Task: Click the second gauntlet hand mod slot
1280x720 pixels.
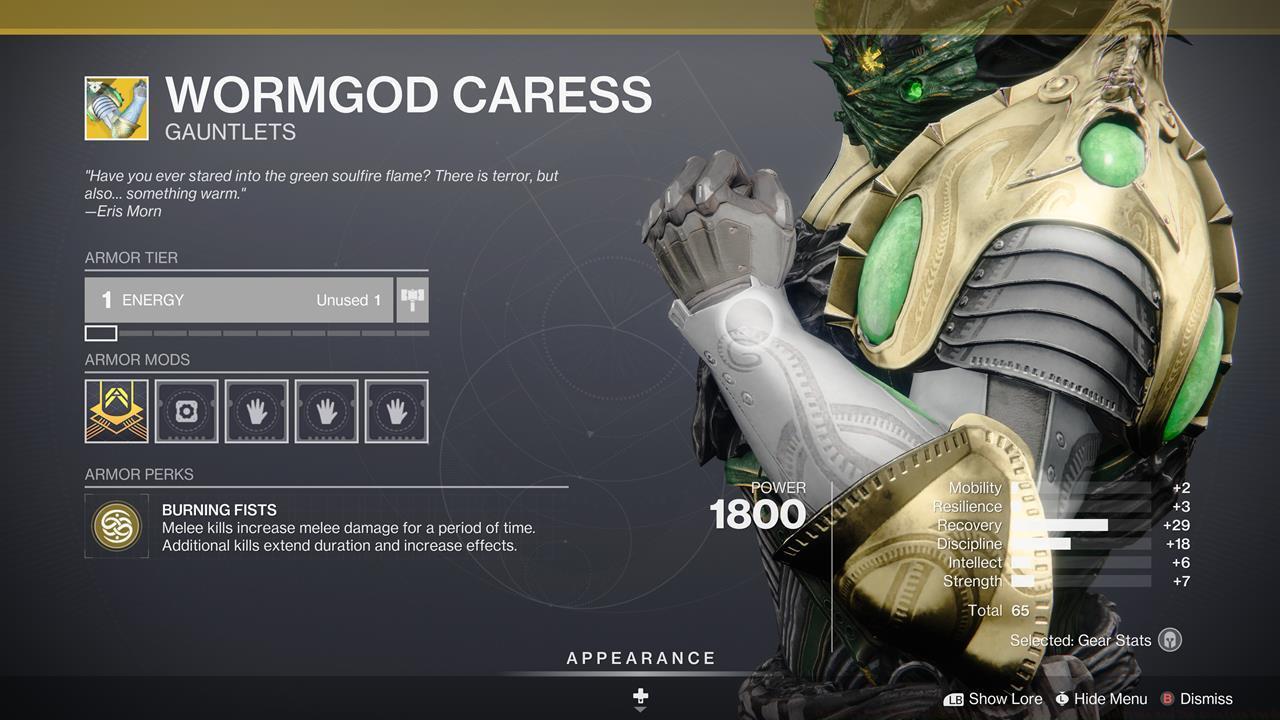Action: coord(327,410)
